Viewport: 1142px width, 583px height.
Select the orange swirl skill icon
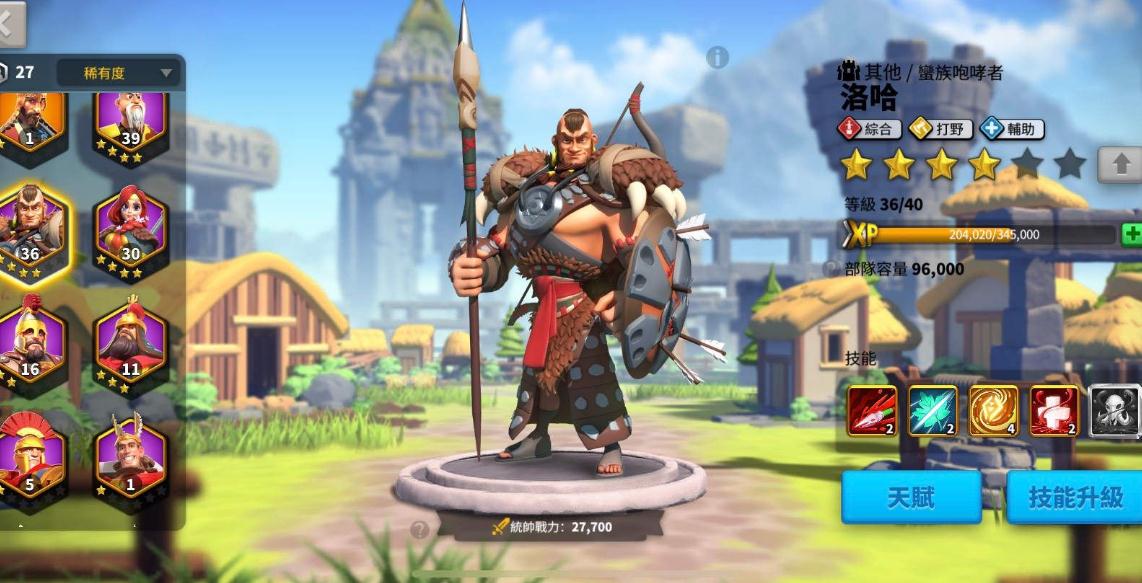993,411
